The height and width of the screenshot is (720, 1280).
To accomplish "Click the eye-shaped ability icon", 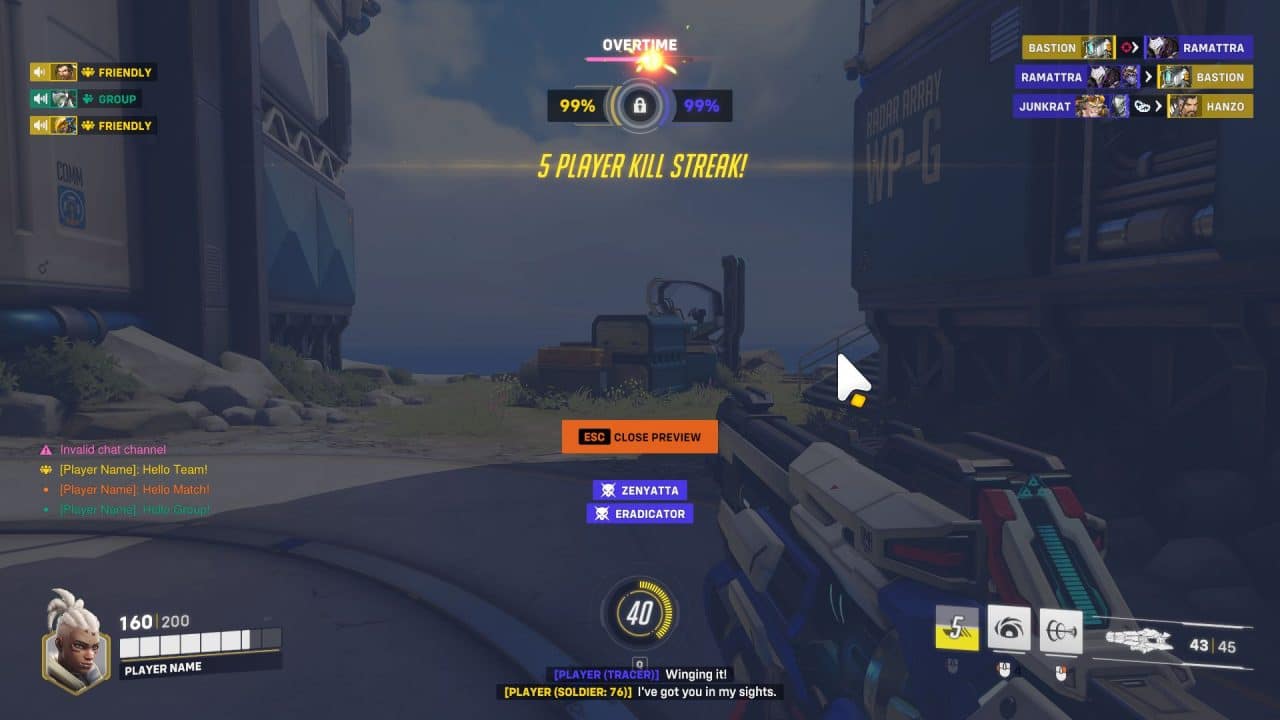I will click(x=1008, y=629).
